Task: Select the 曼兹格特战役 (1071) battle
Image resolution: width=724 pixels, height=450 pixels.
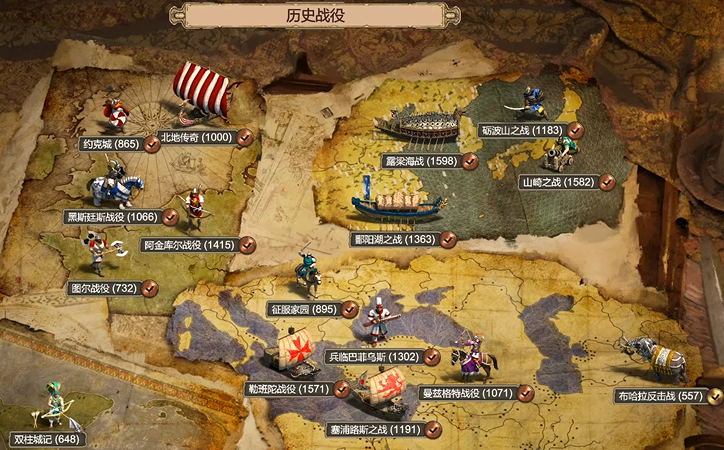Action: (465, 394)
